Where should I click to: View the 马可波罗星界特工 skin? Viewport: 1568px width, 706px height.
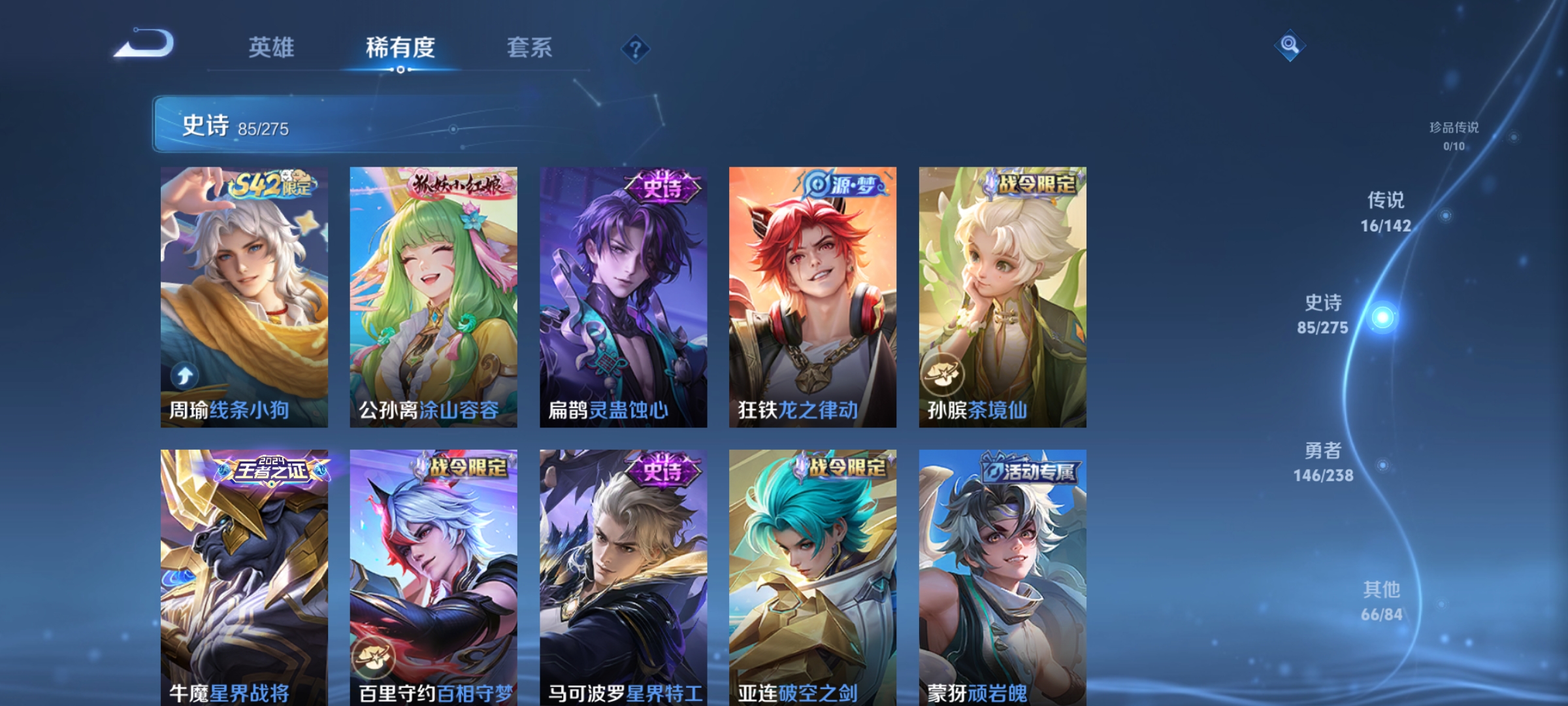click(621, 575)
